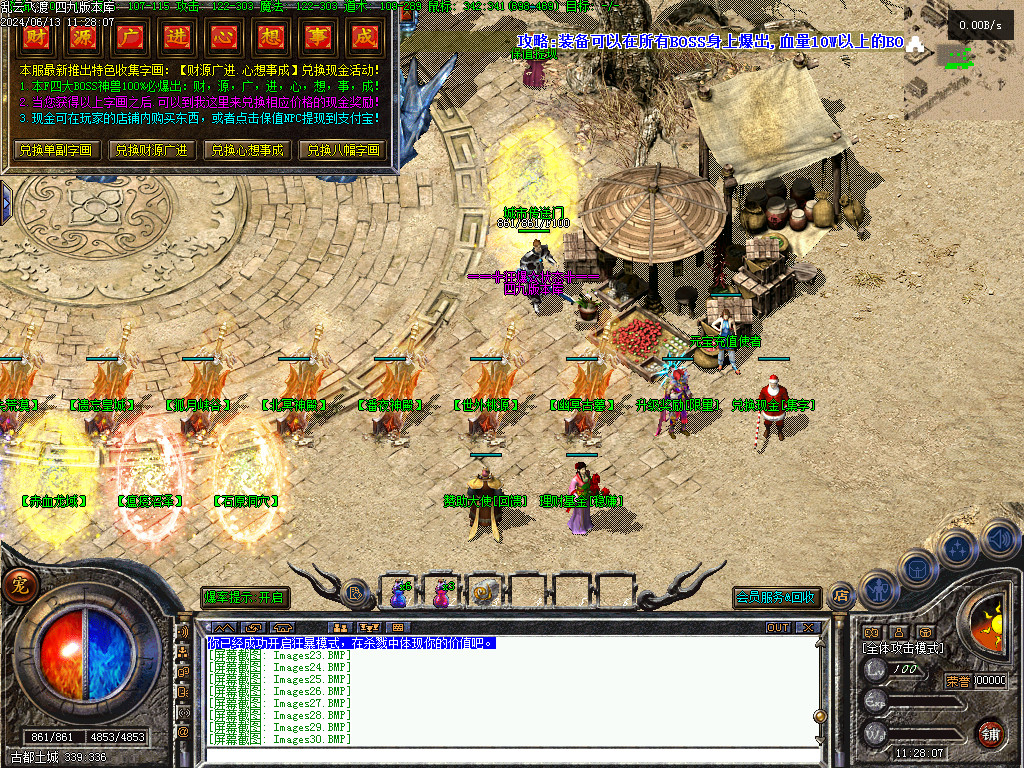Click the 兑换单副字画 exchange button
The height and width of the screenshot is (768, 1024).
[x=56, y=150]
